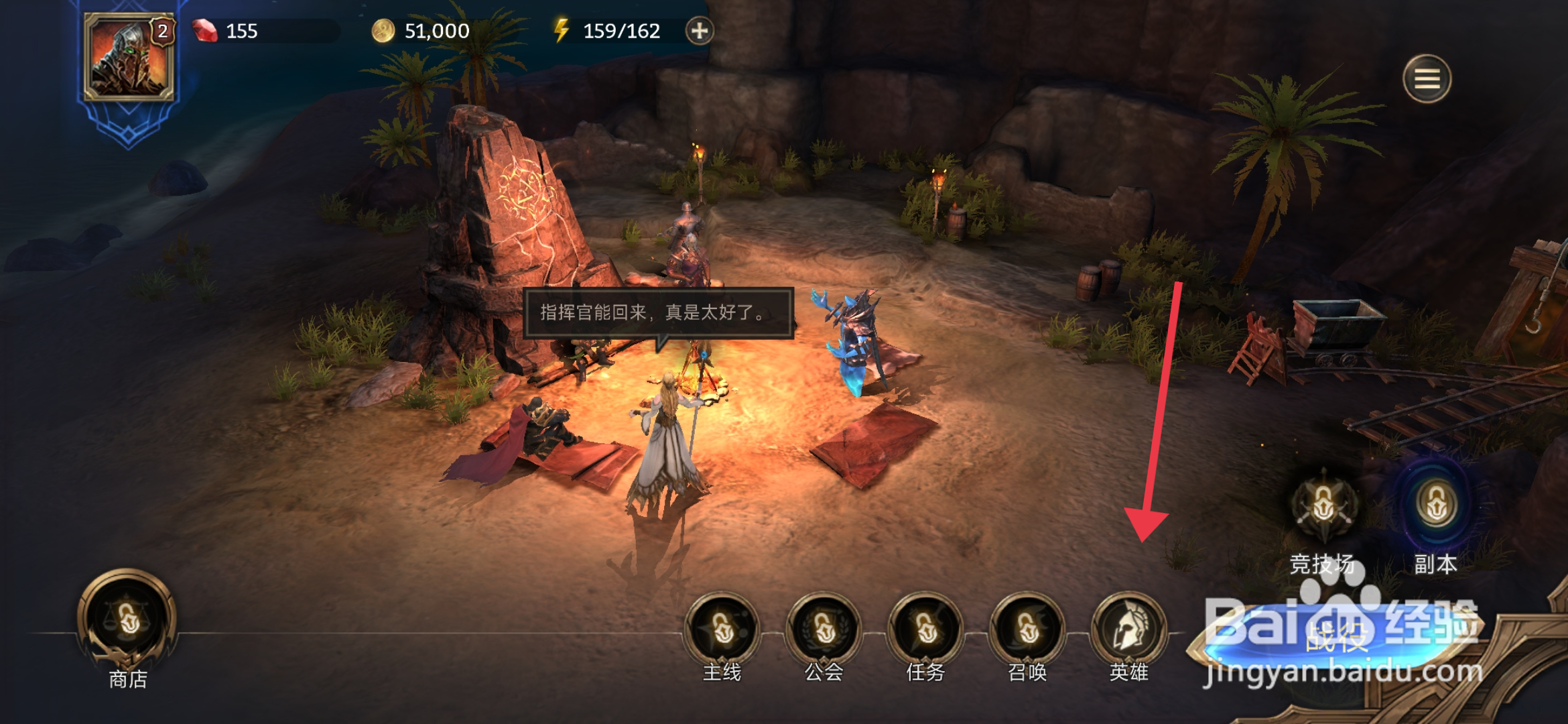Open the 召唤 summon menu
This screenshot has width=1568, height=724.
[x=1027, y=629]
